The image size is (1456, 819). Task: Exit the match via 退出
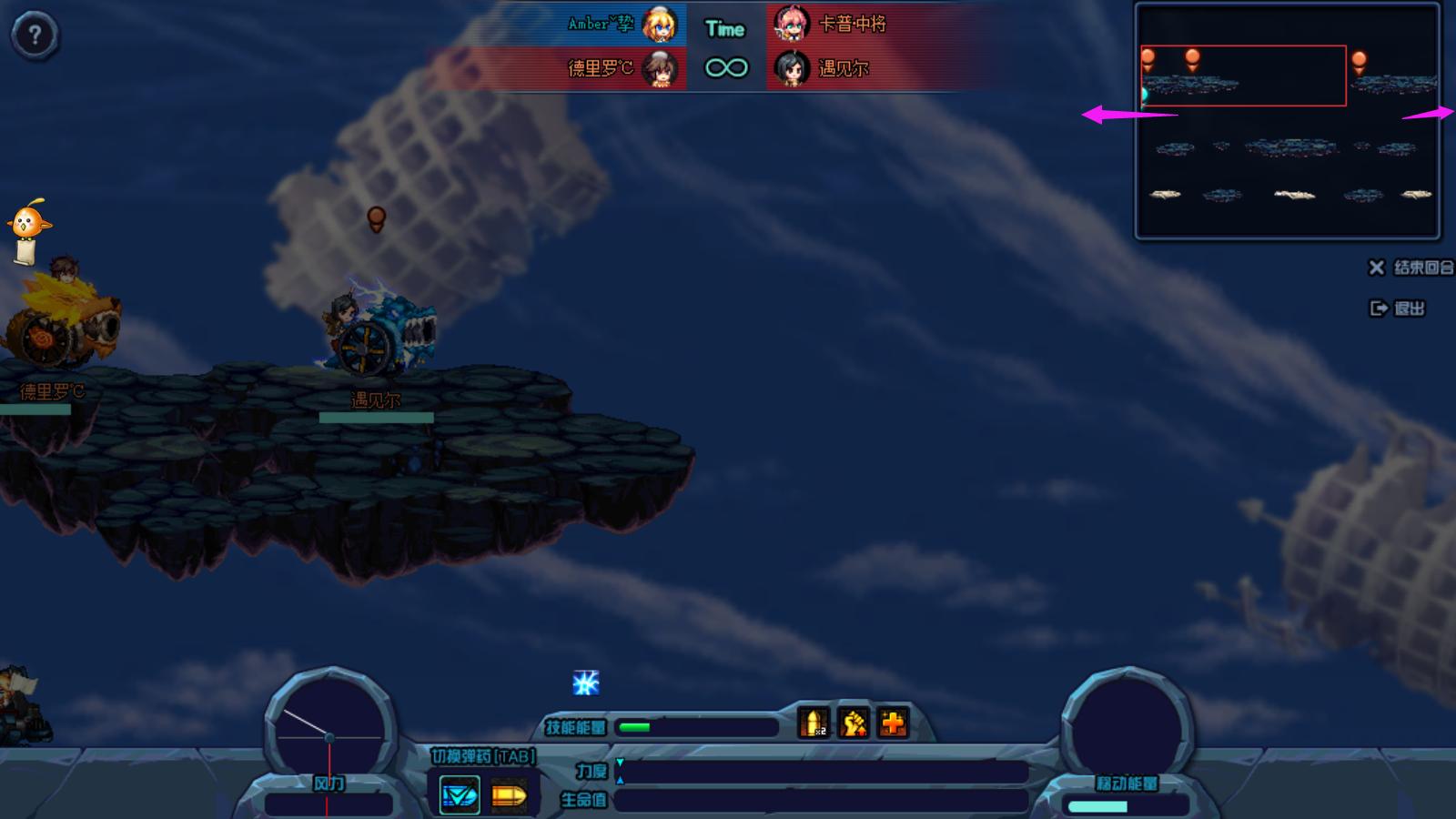[1398, 308]
